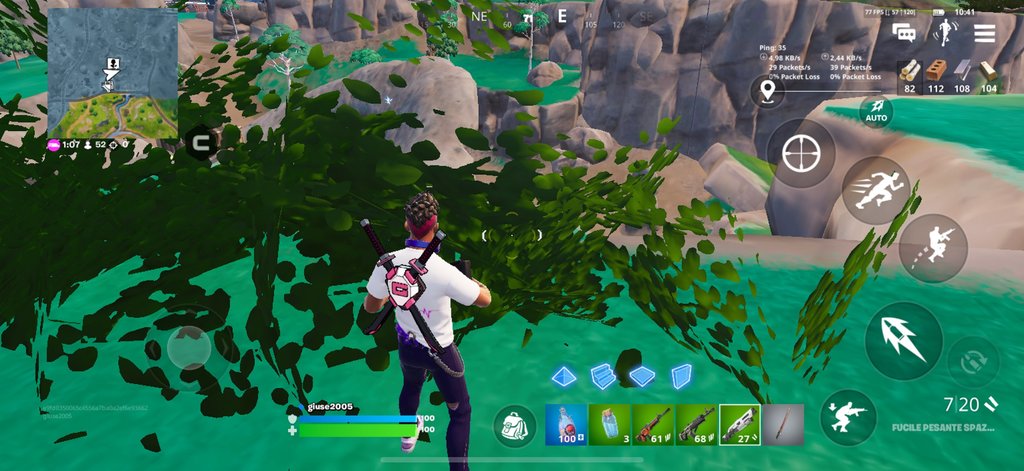1024x471 pixels.
Task: Select the wood building material
Action: tap(909, 70)
